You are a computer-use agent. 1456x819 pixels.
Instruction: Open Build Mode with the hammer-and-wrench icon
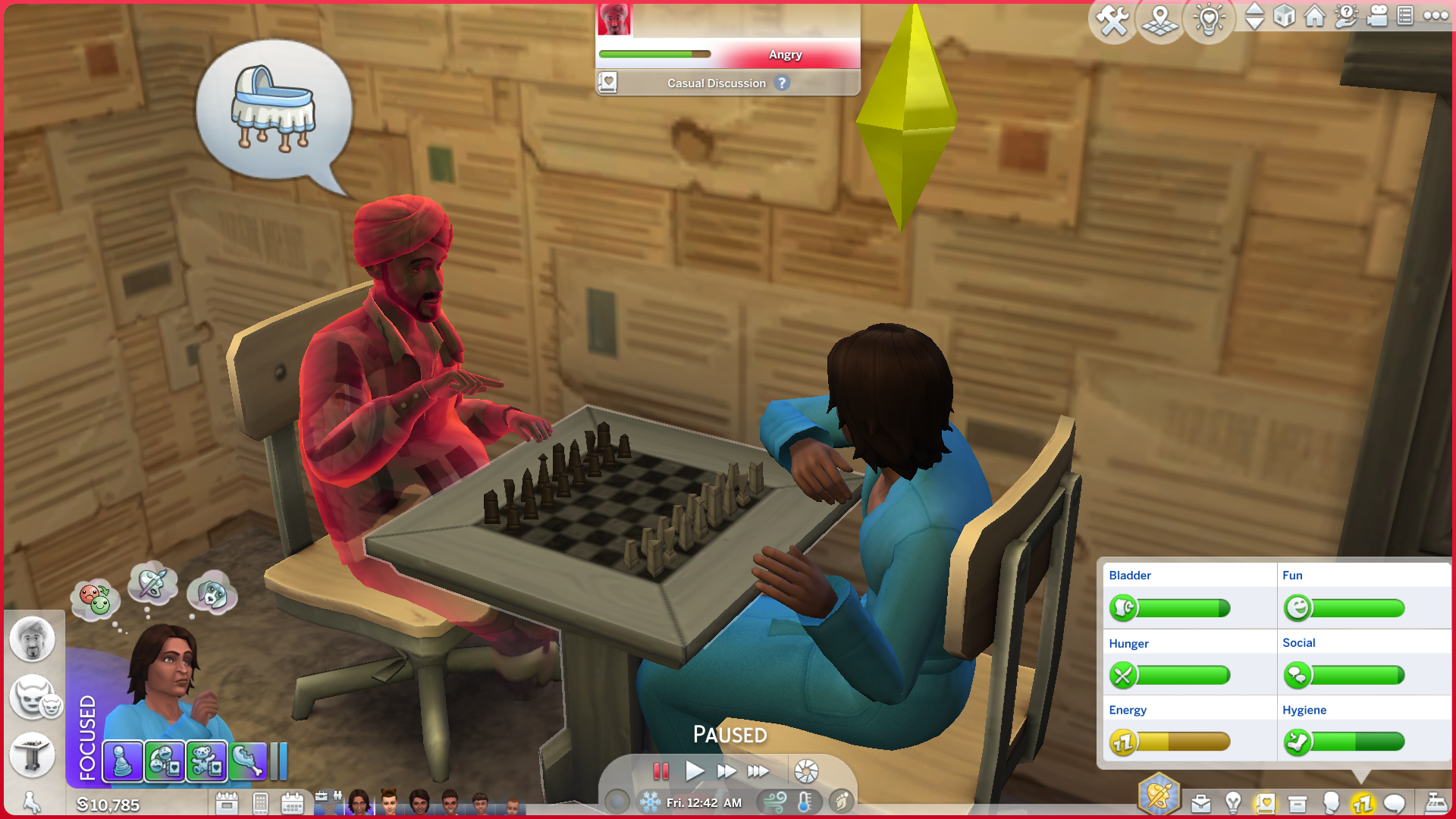pos(1112,20)
